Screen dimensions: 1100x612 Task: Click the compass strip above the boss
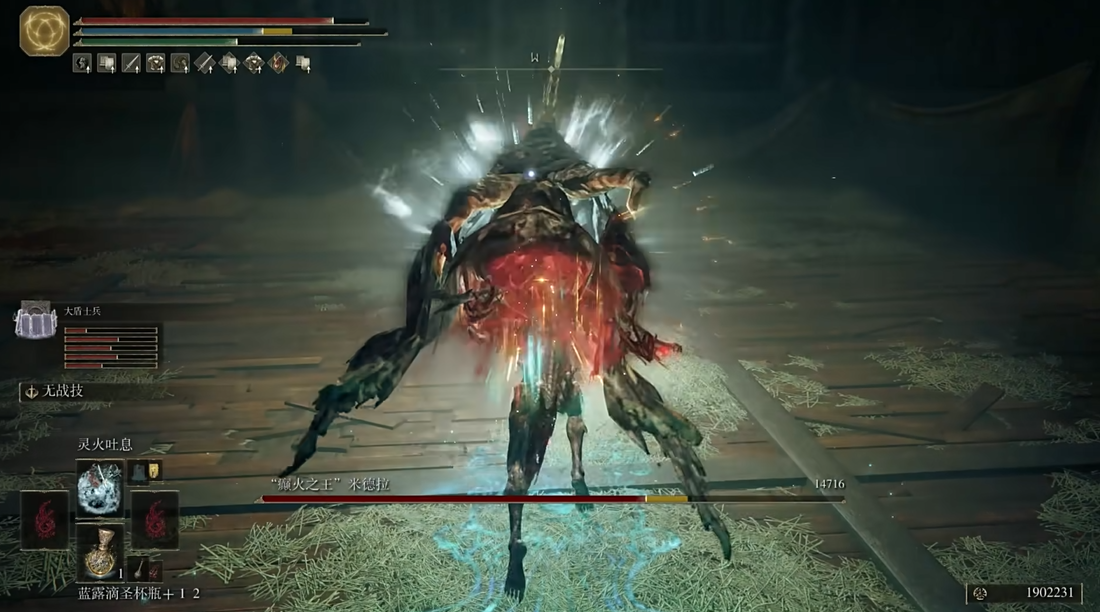click(x=550, y=69)
